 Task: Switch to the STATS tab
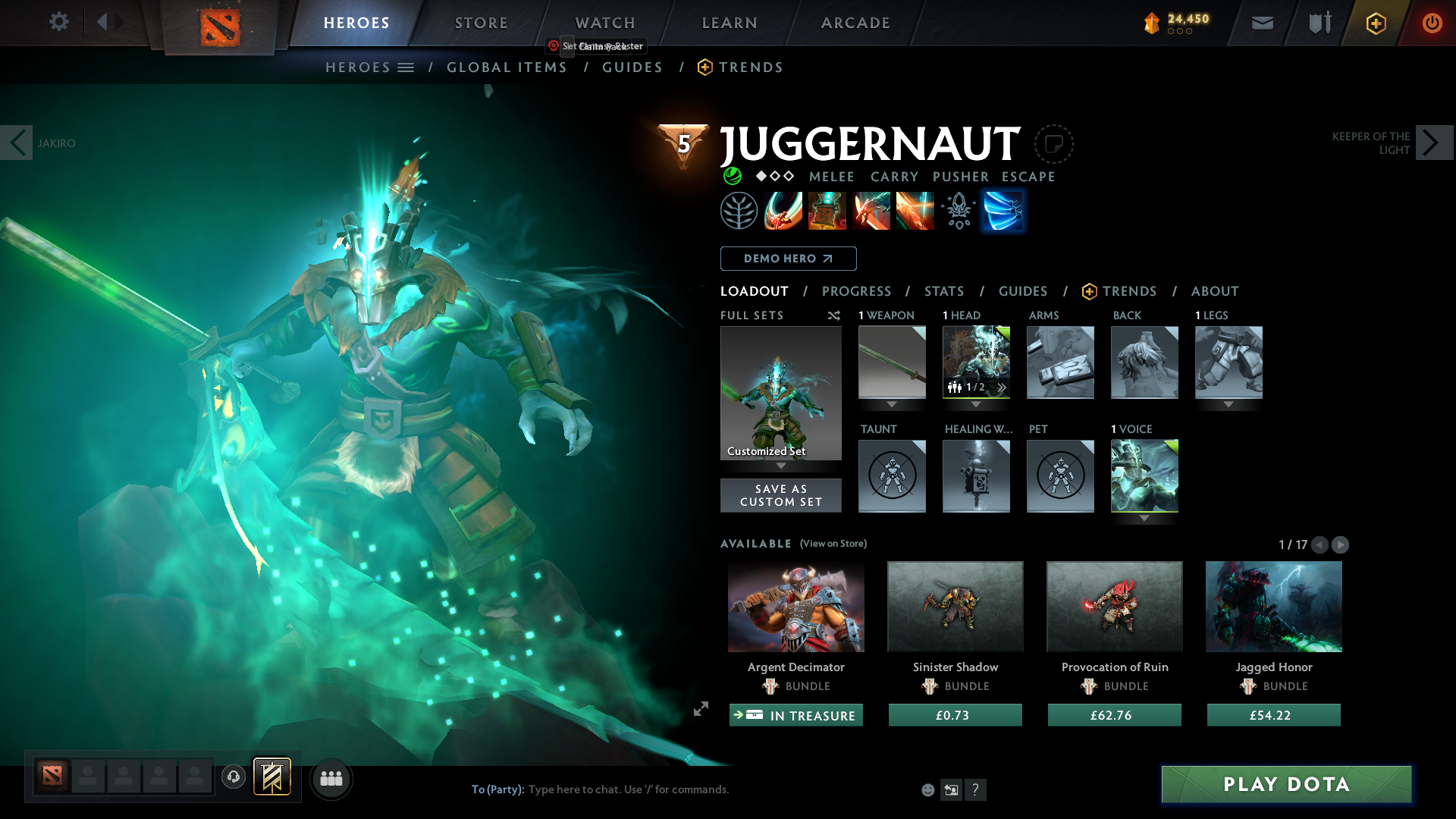pyautogui.click(x=943, y=291)
